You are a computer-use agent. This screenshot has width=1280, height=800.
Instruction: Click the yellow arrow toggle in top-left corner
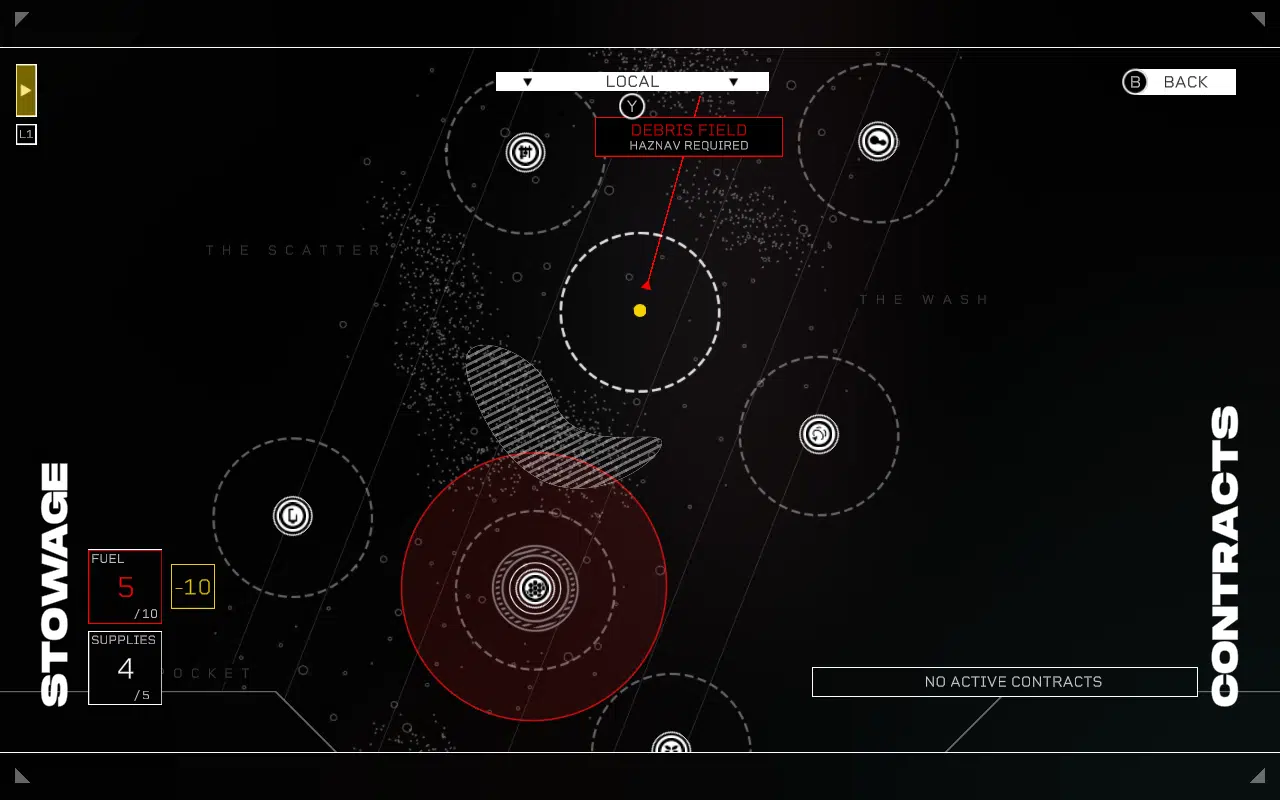tap(25, 90)
